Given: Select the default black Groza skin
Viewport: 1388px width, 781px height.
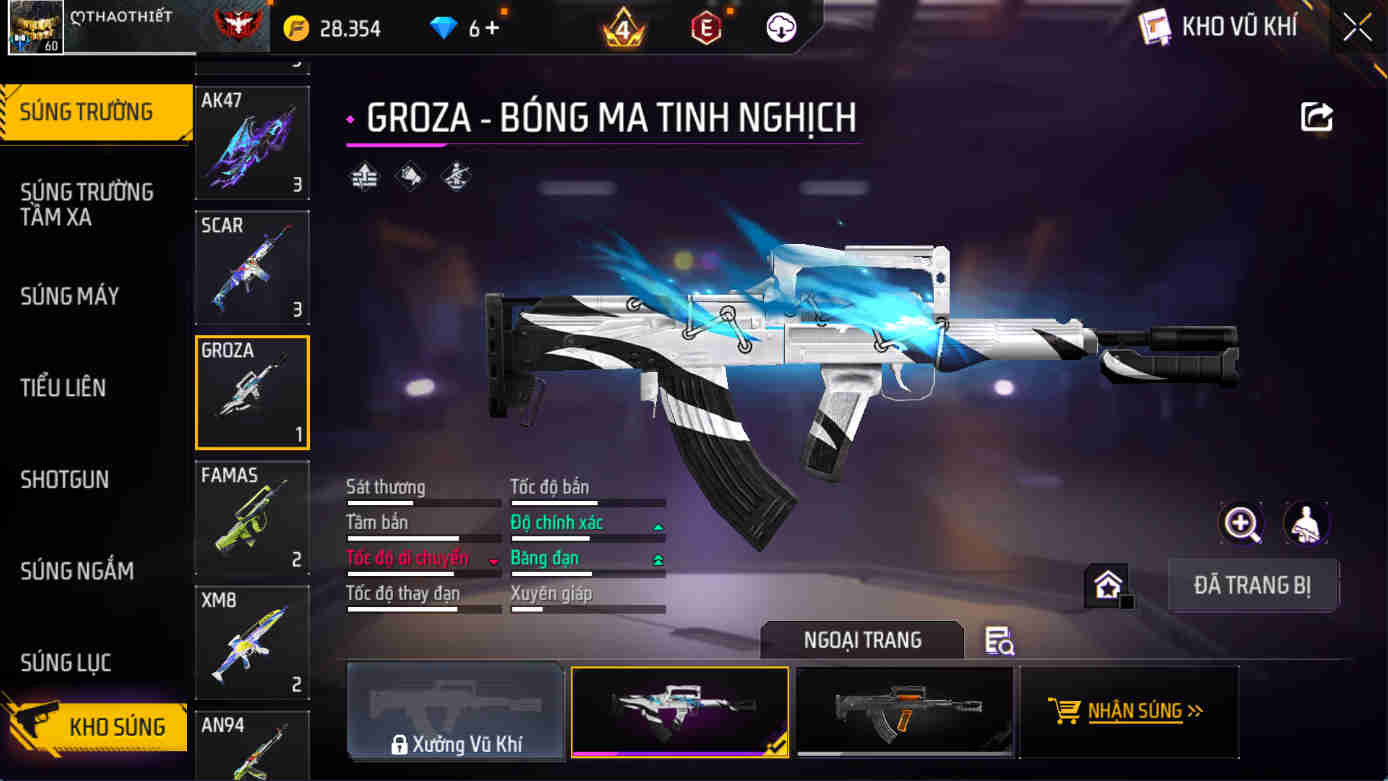Looking at the screenshot, I should point(904,711).
